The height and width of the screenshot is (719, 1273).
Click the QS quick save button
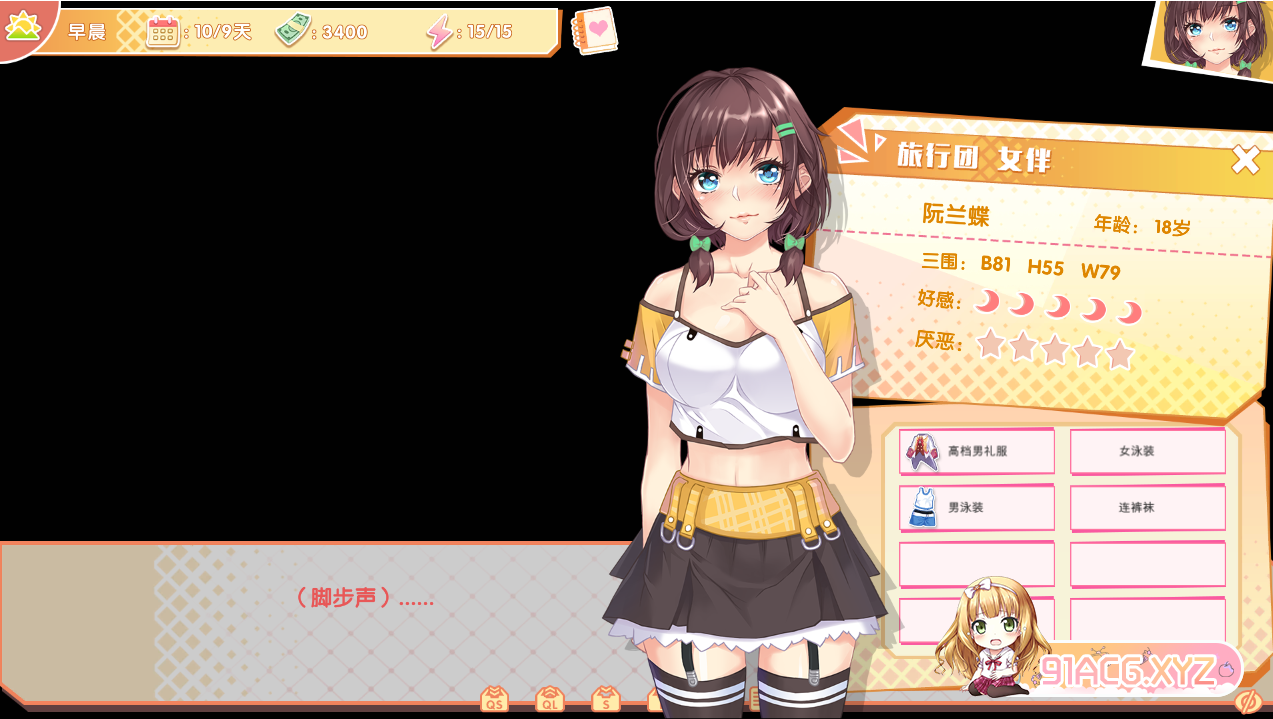pyautogui.click(x=494, y=699)
